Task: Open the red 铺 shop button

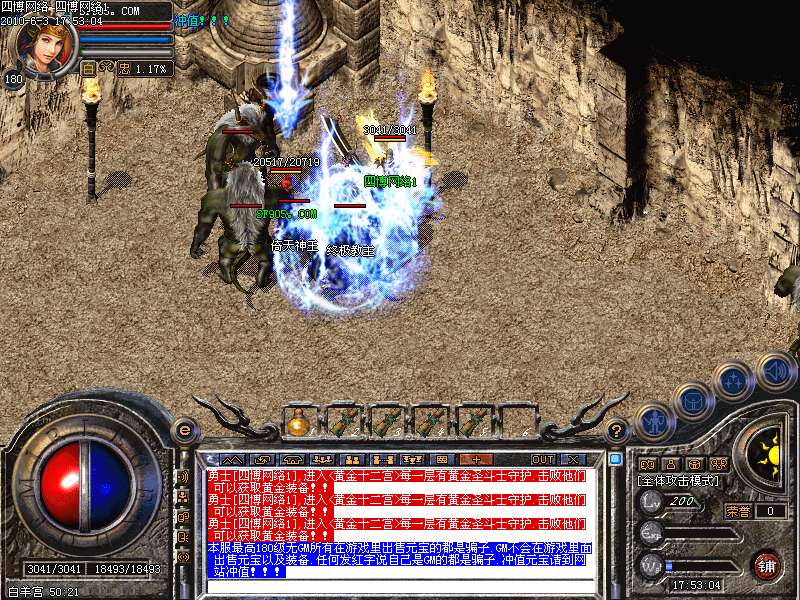Action: [766, 566]
